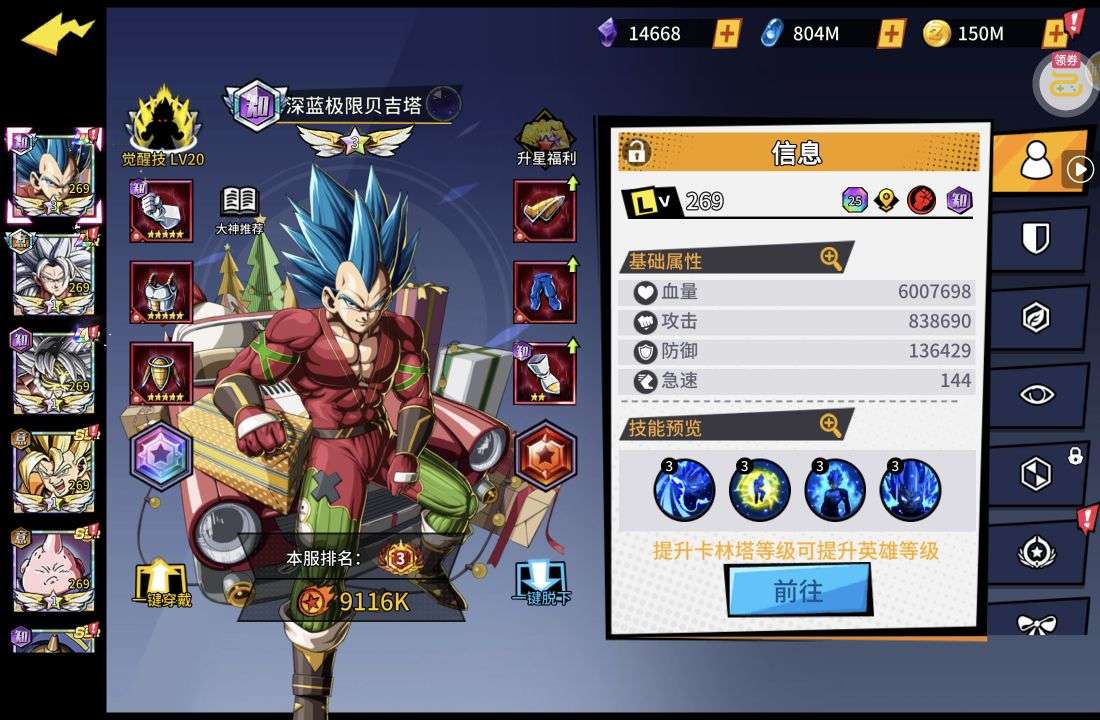Switch to the shield side tab
The width and height of the screenshot is (1100, 720).
pos(1036,238)
